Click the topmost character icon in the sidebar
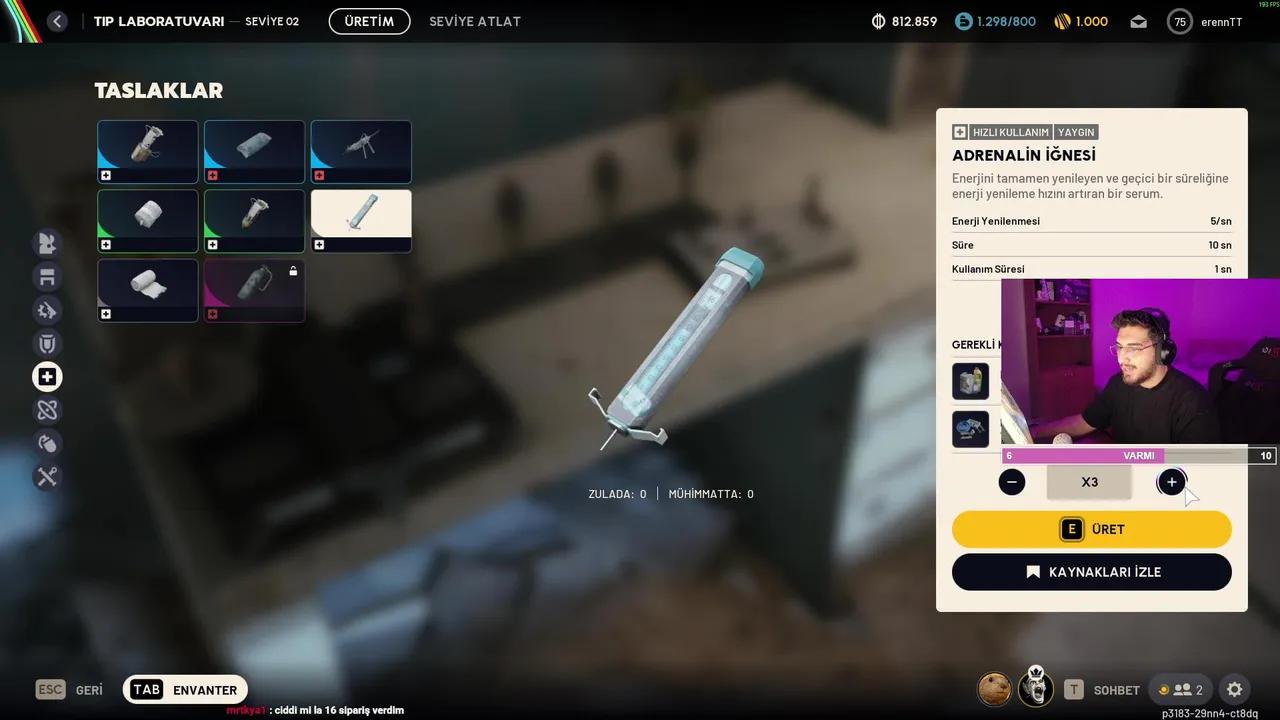This screenshot has height=720, width=1280. (46, 243)
